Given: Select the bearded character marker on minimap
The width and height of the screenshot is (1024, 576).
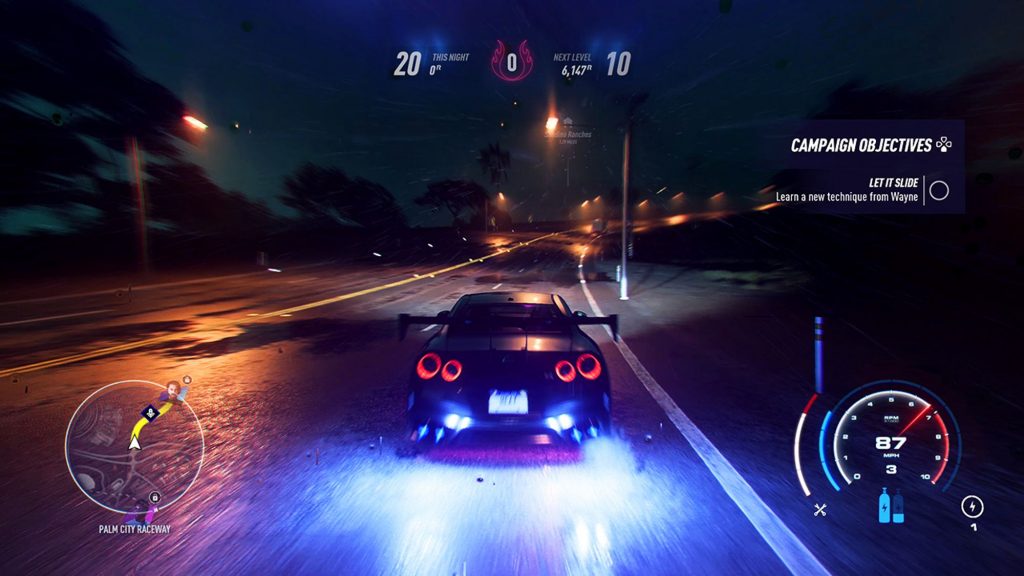Looking at the screenshot, I should (x=174, y=390).
